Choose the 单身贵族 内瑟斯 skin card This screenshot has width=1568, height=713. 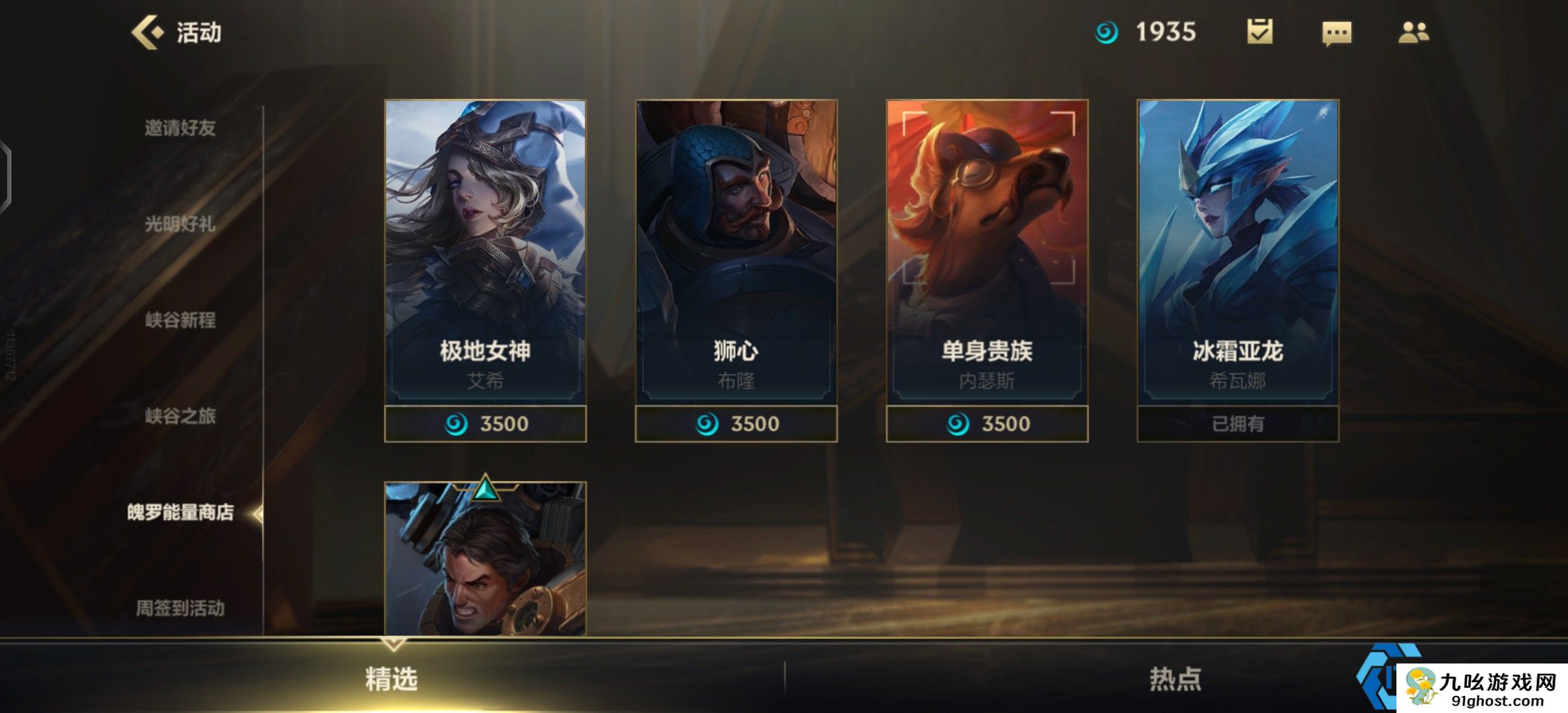[987, 251]
